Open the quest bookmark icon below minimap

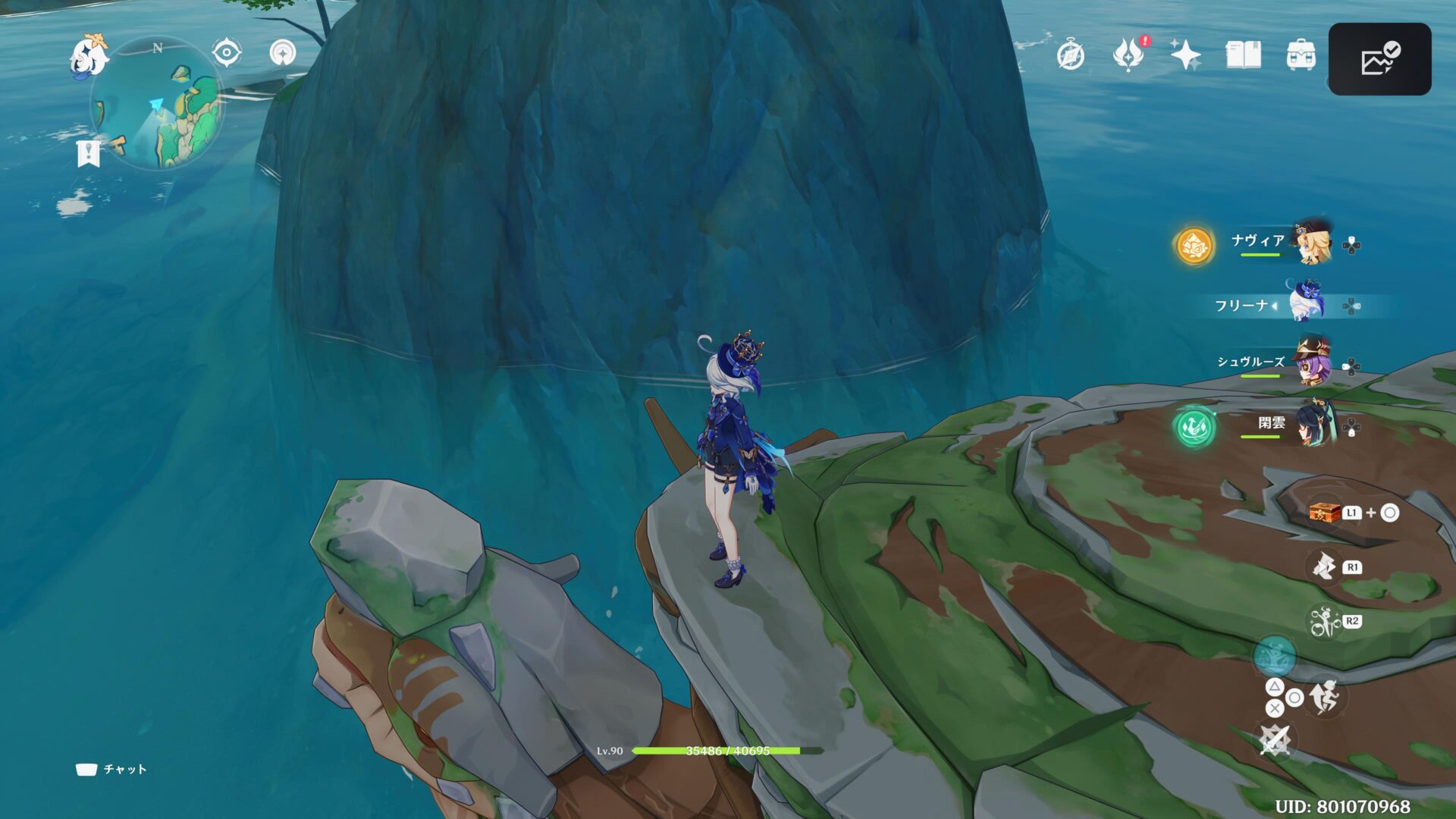coord(89,152)
